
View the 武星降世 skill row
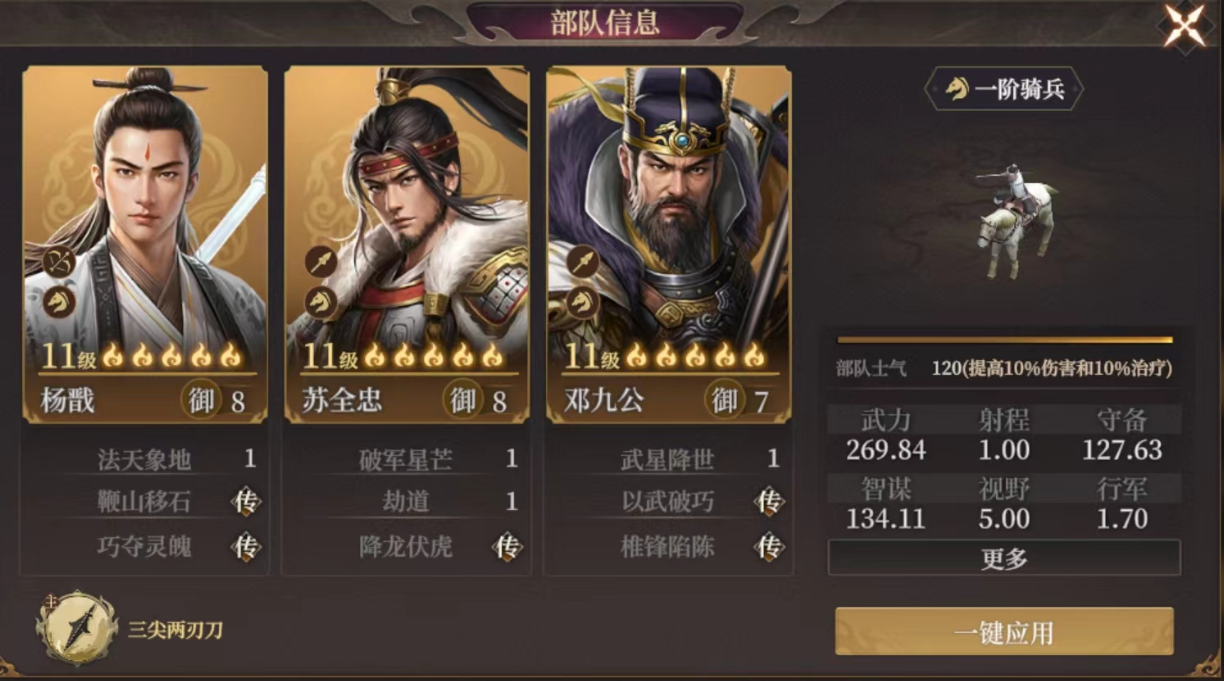(669, 459)
